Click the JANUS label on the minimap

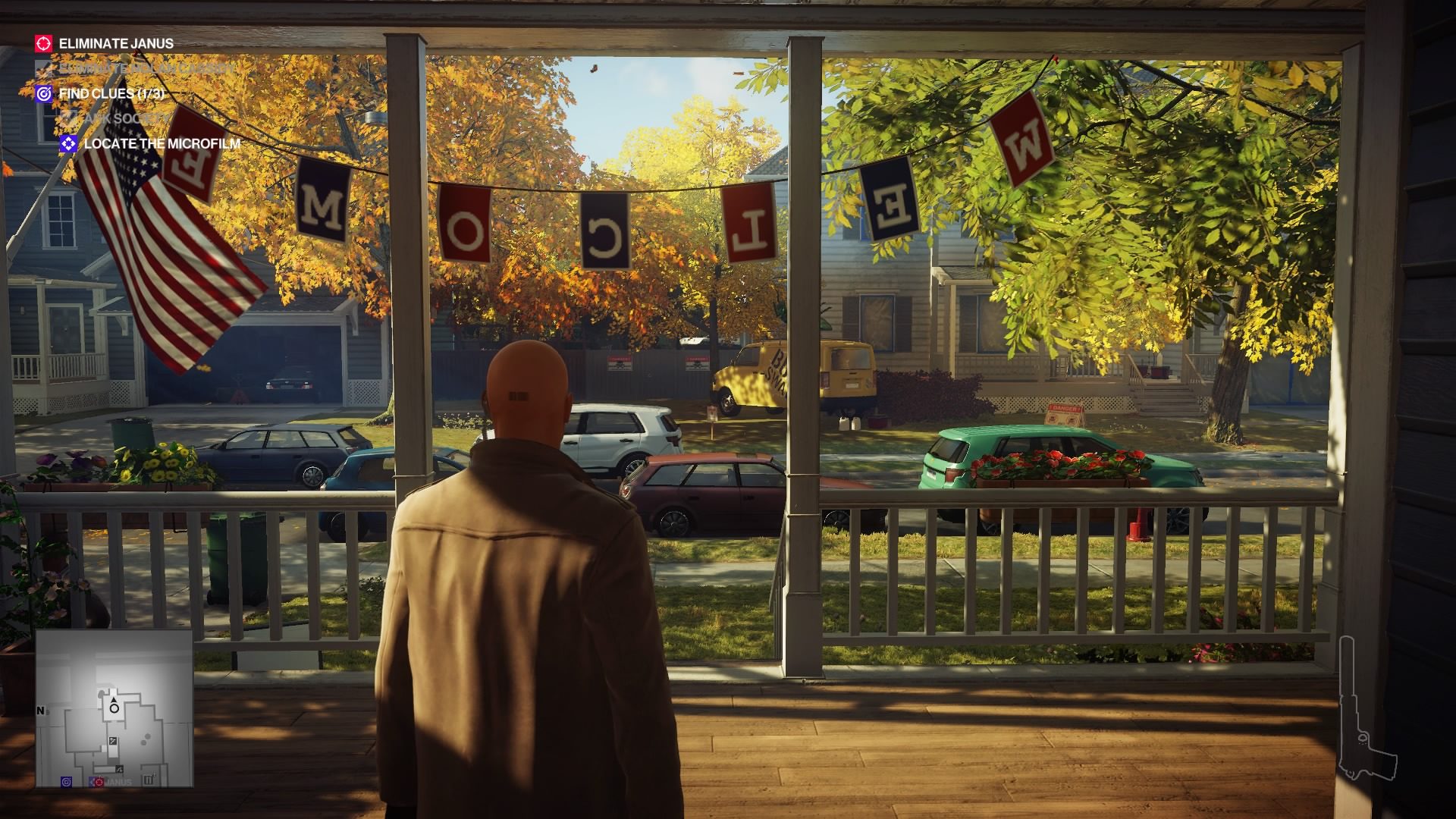pos(120,782)
